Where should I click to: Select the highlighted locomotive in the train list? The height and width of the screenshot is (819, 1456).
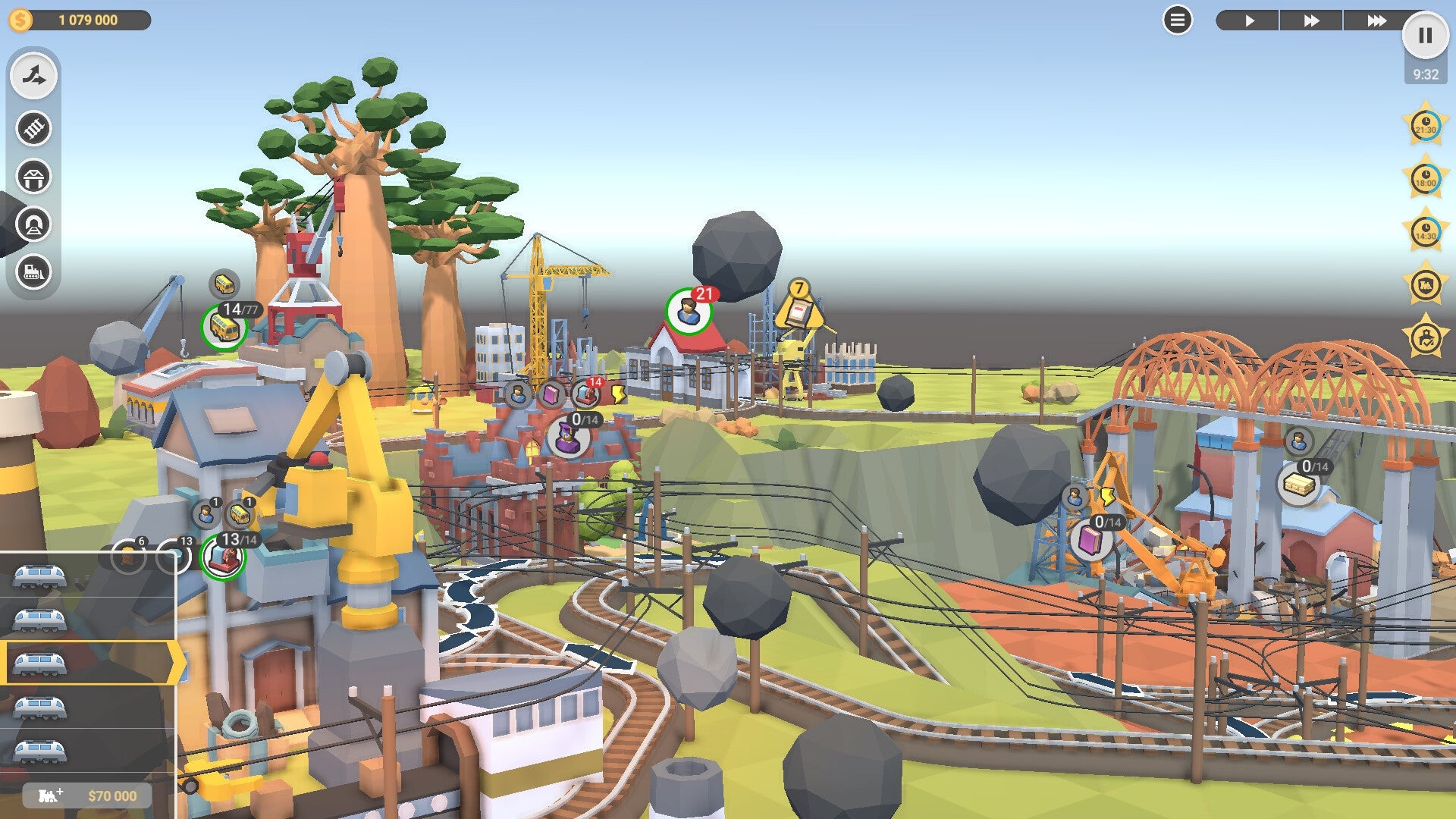[x=83, y=662]
